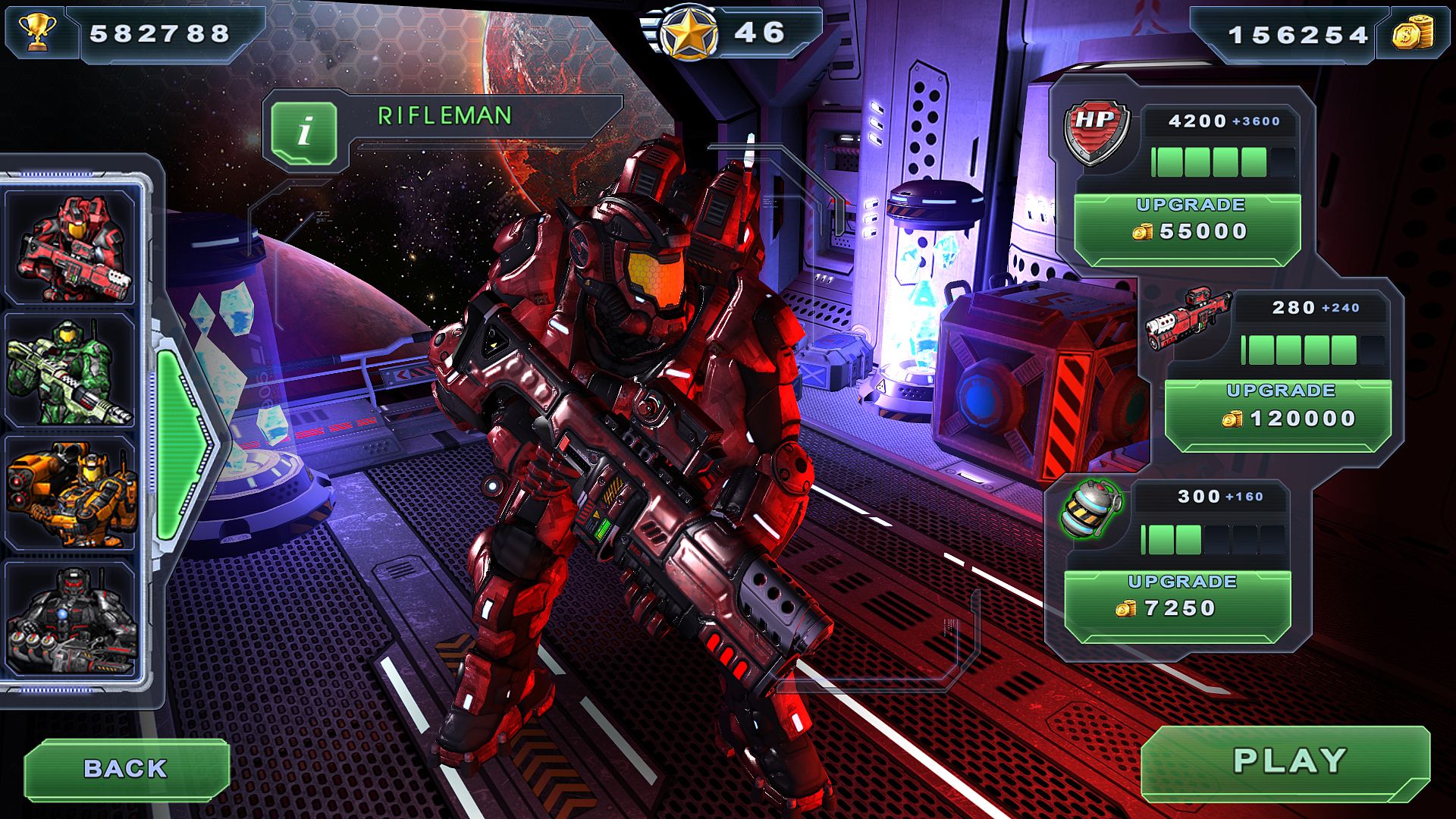1456x819 pixels.
Task: Upgrade the rifle for 120000 coins
Action: click(x=1279, y=409)
